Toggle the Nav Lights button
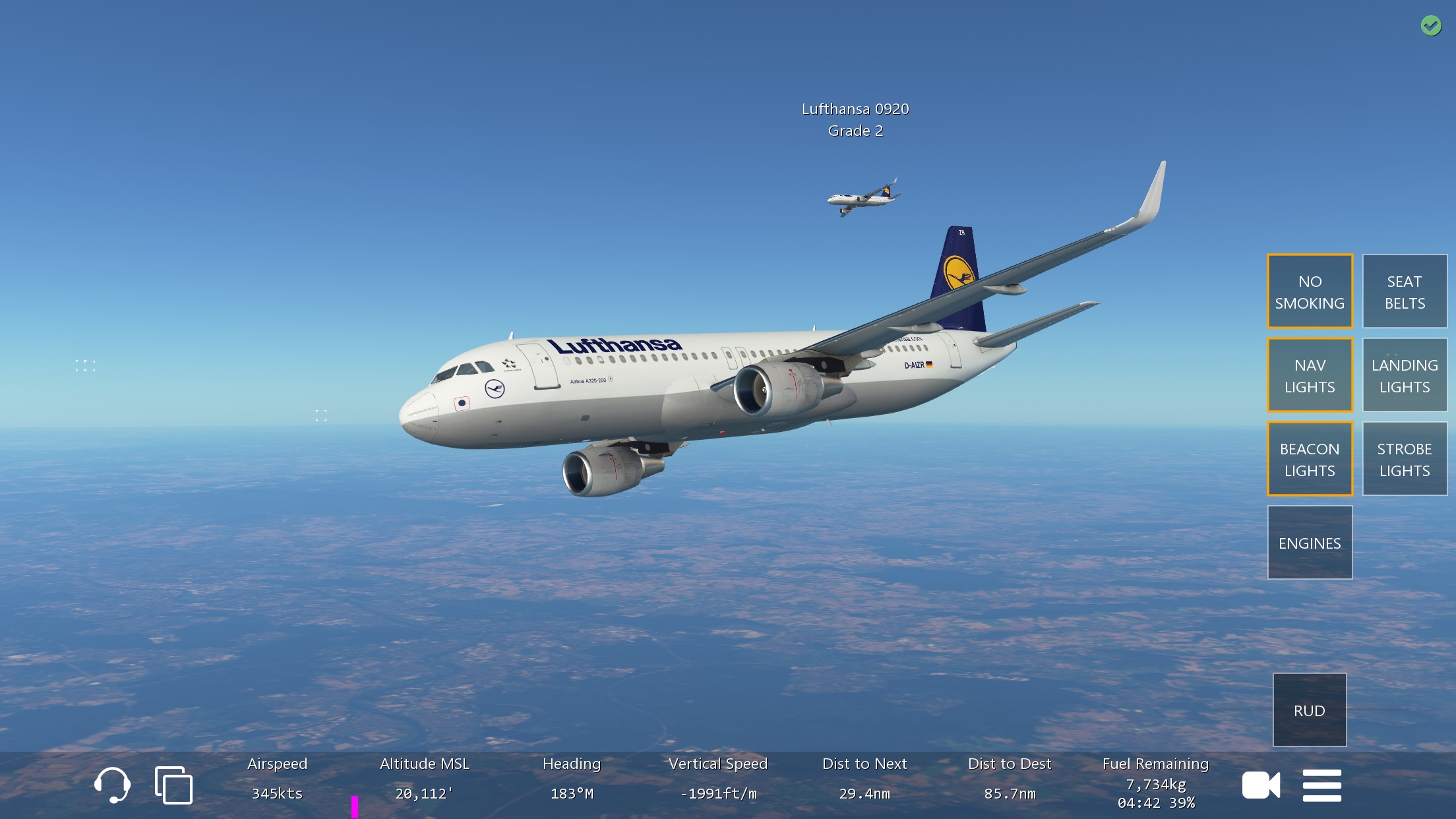This screenshot has width=1456, height=819. (x=1310, y=375)
